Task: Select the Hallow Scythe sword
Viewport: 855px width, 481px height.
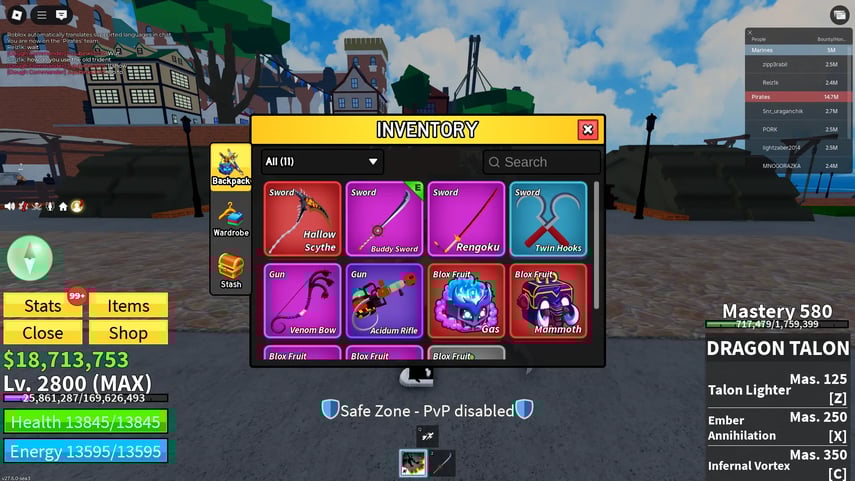Action: click(303, 219)
